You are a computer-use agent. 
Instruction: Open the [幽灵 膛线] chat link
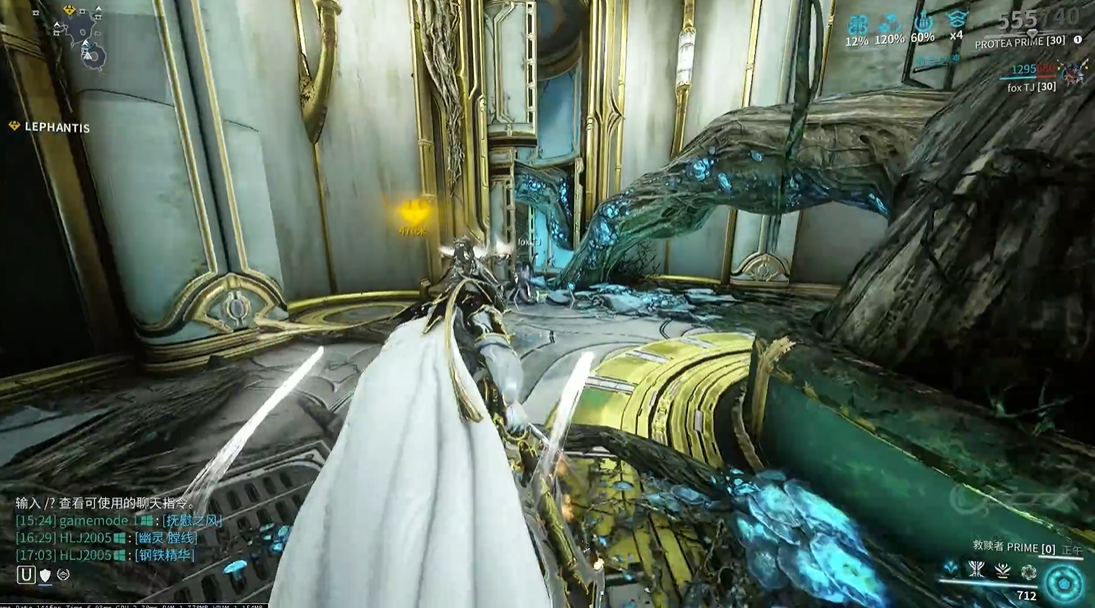point(166,538)
